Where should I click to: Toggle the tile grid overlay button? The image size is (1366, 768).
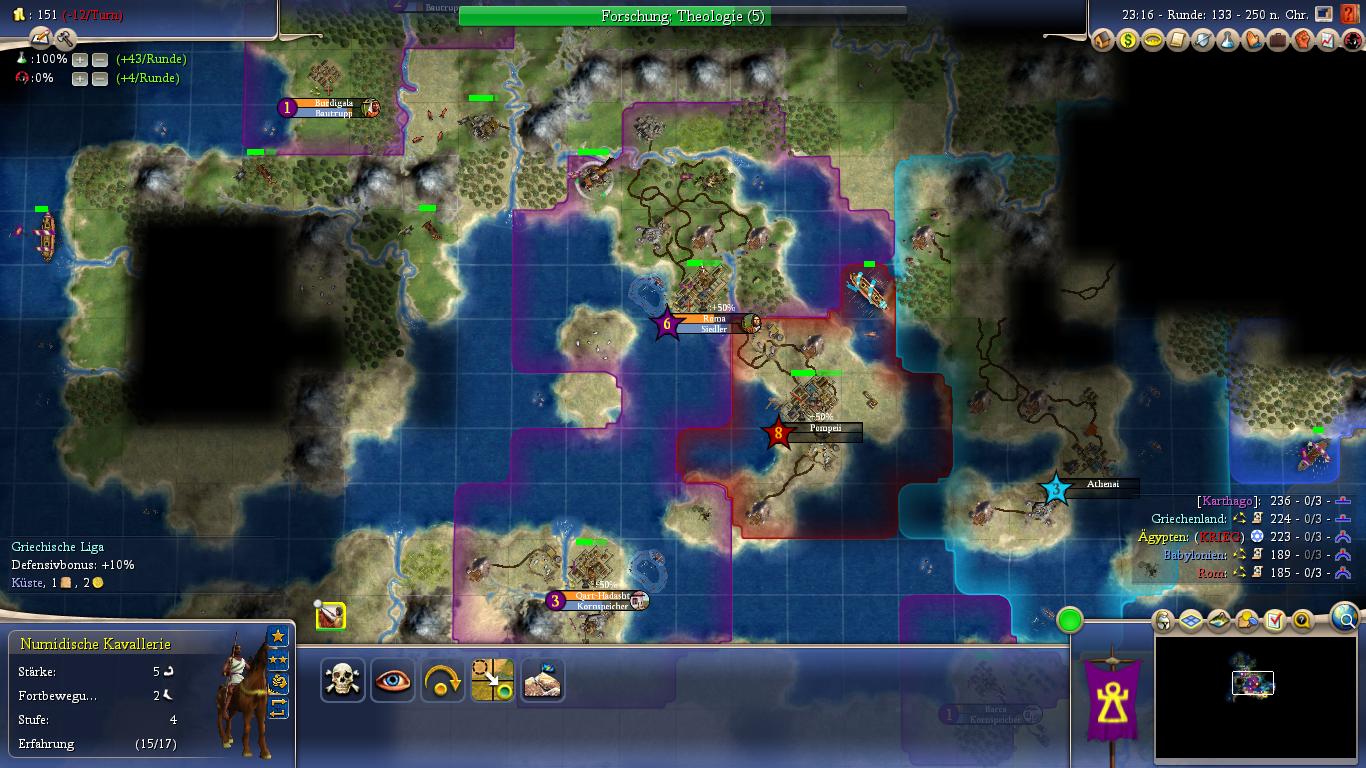click(x=1191, y=621)
